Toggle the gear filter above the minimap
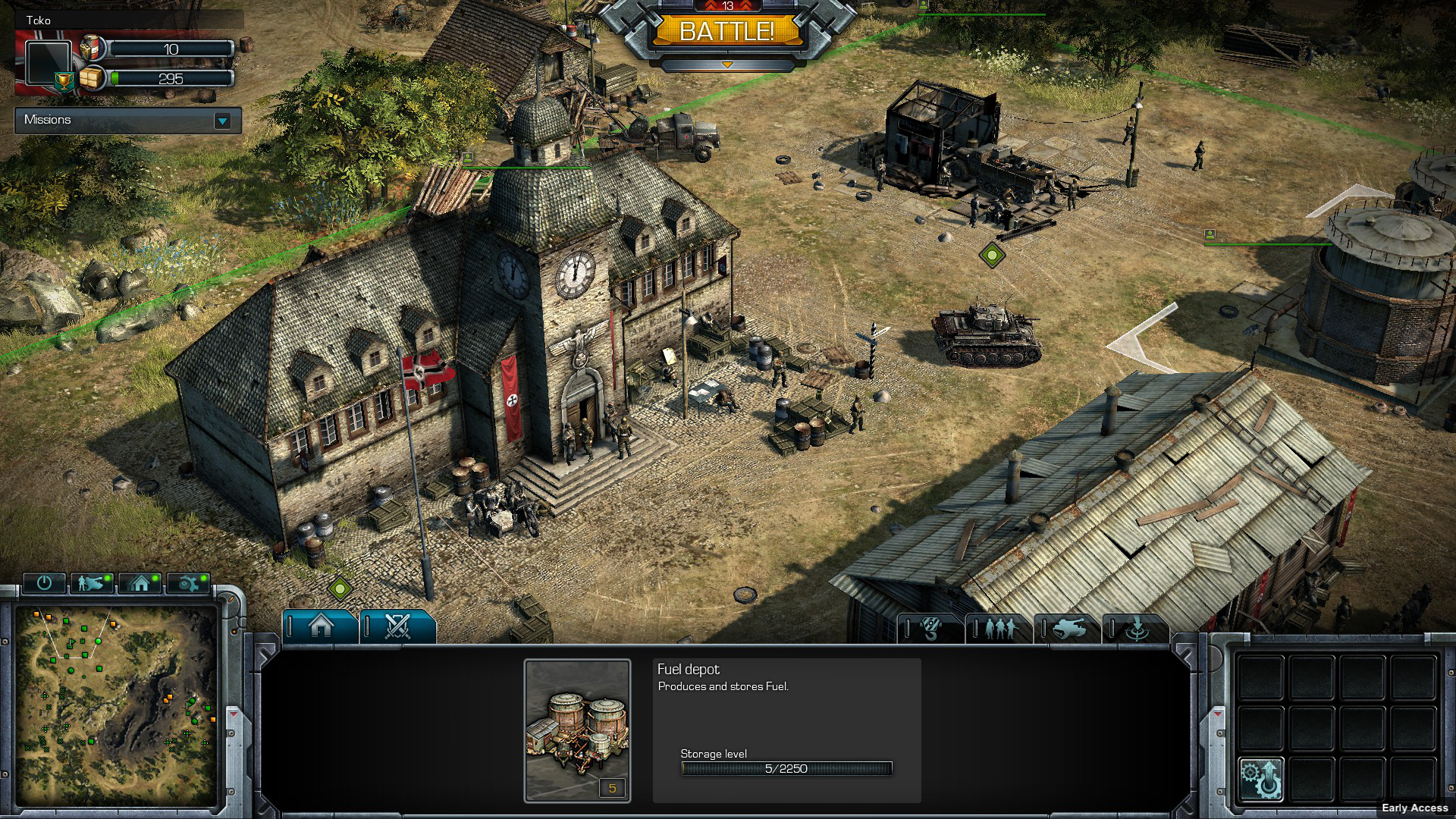This screenshot has width=1456, height=819. click(188, 583)
